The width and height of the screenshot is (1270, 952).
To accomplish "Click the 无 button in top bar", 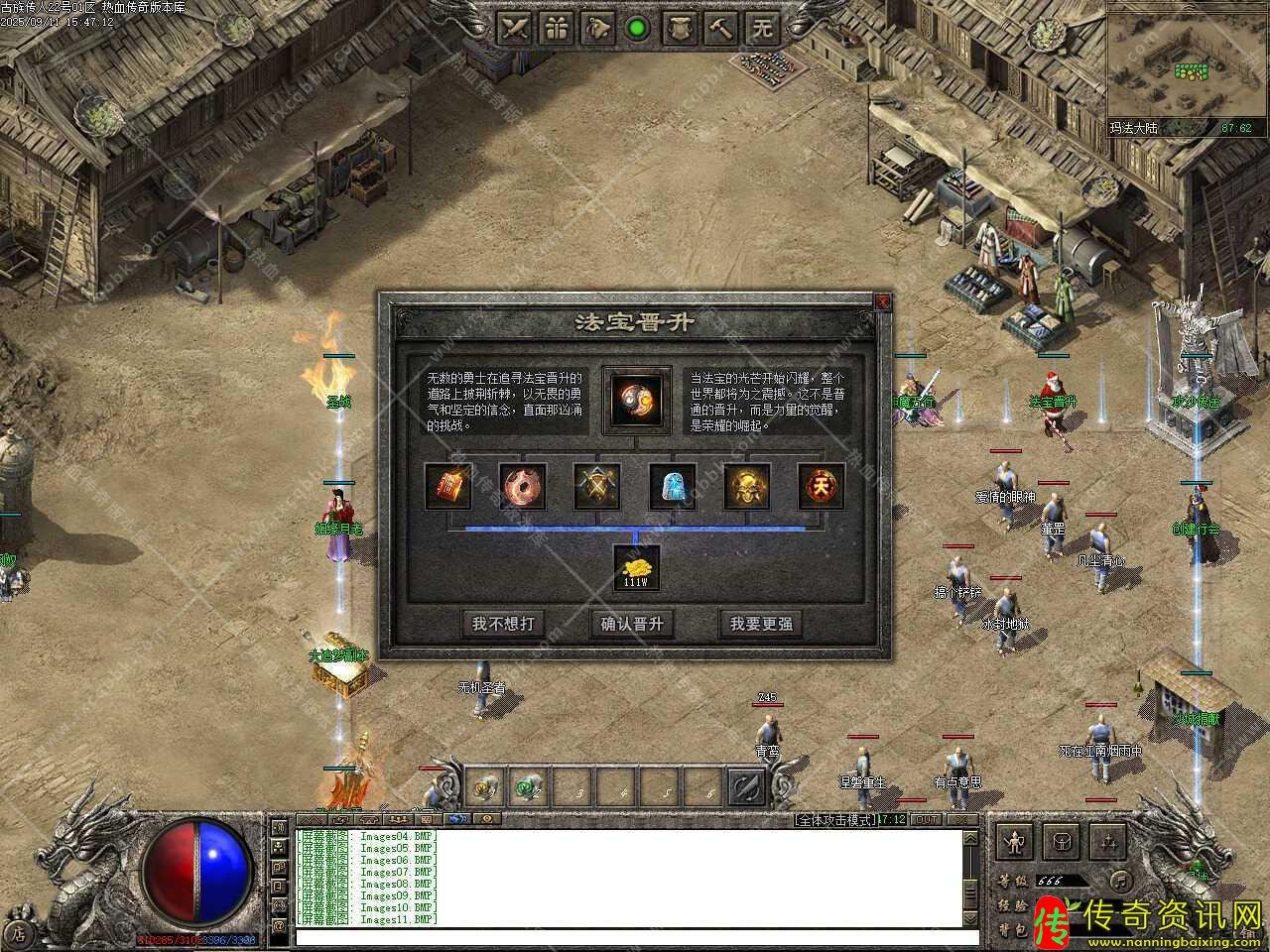I will tap(762, 28).
